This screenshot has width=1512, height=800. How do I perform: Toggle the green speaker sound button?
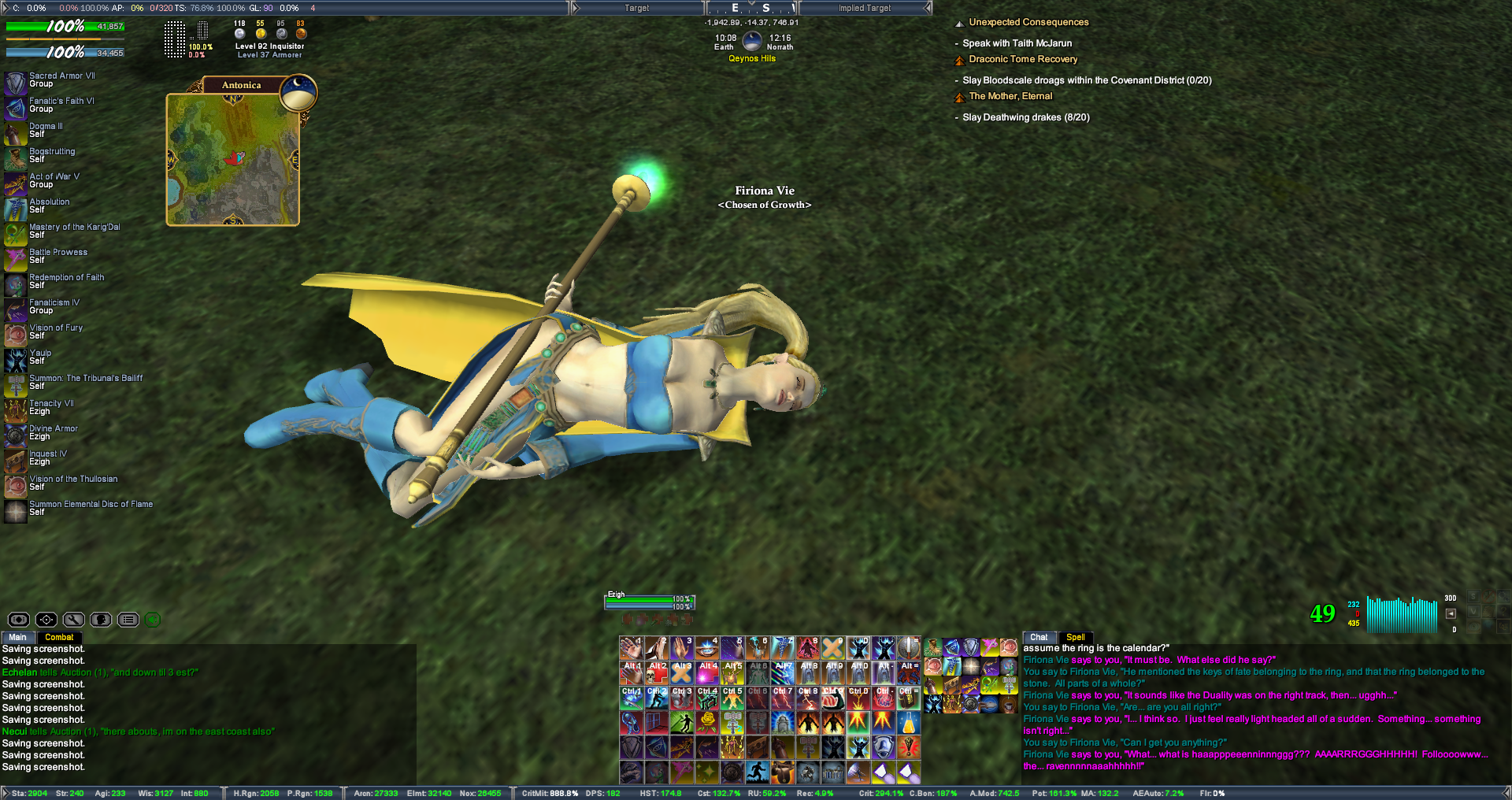click(x=153, y=620)
